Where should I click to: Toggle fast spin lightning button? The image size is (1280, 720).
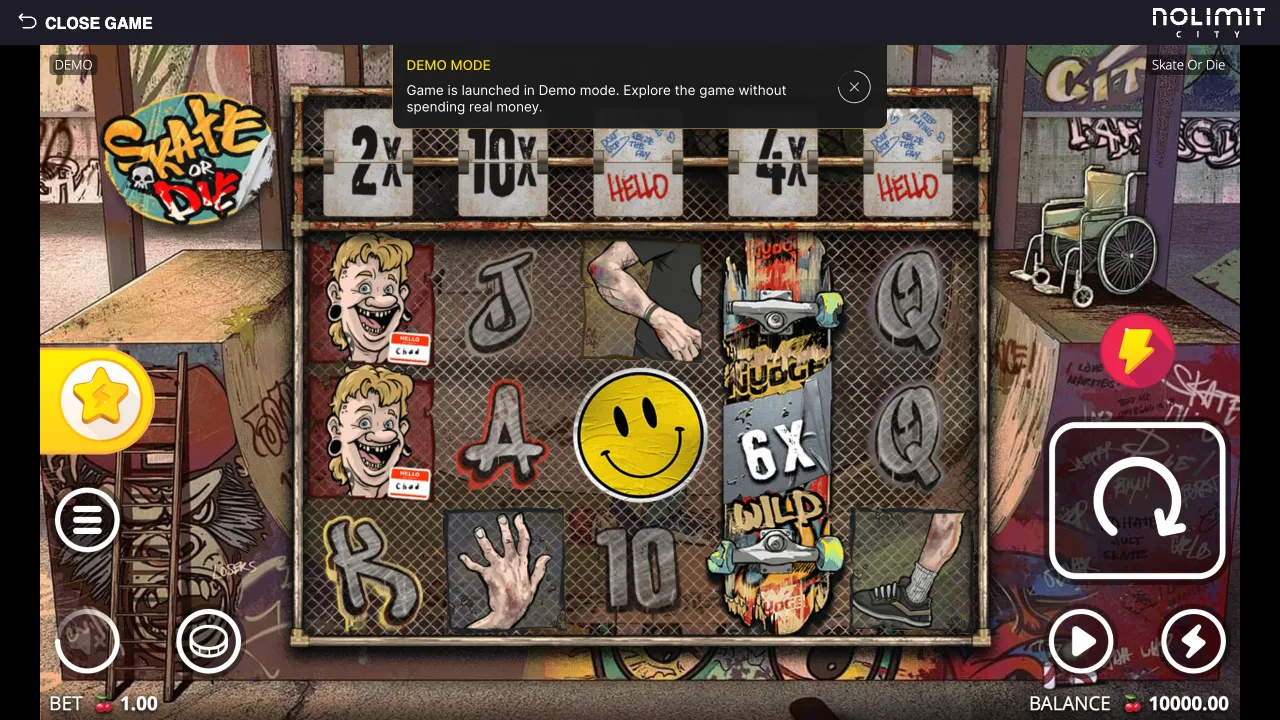pyautogui.click(x=1193, y=641)
